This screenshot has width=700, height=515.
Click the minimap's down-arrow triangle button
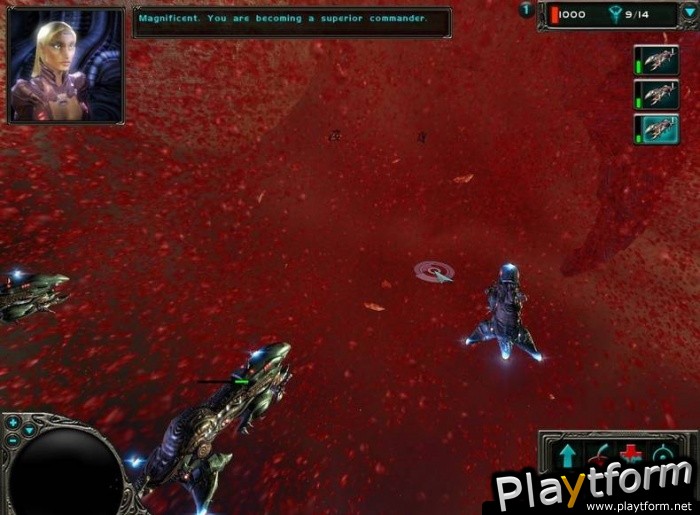(x=29, y=430)
